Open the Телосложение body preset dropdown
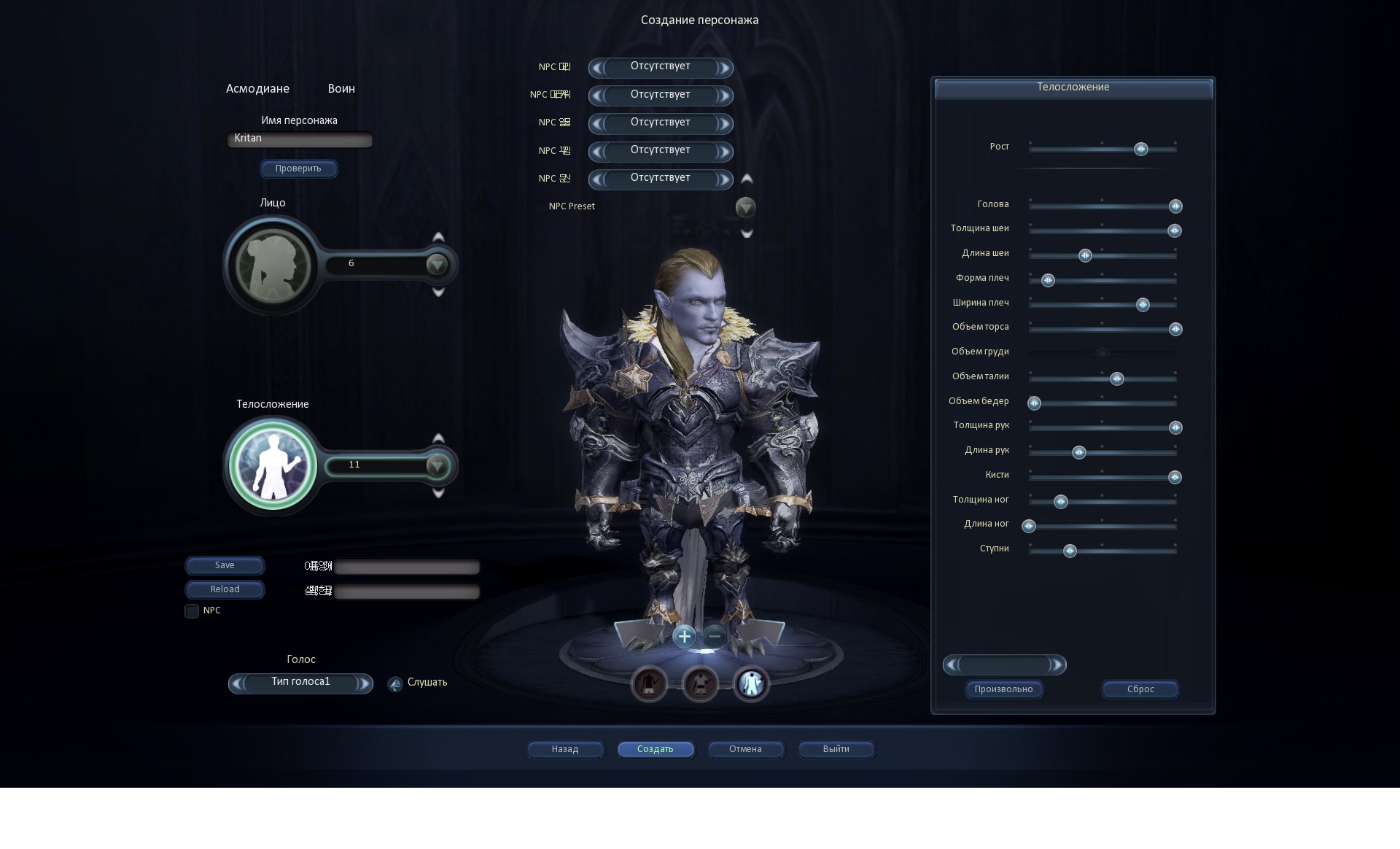Viewport: 1400px width, 849px height. [x=437, y=465]
